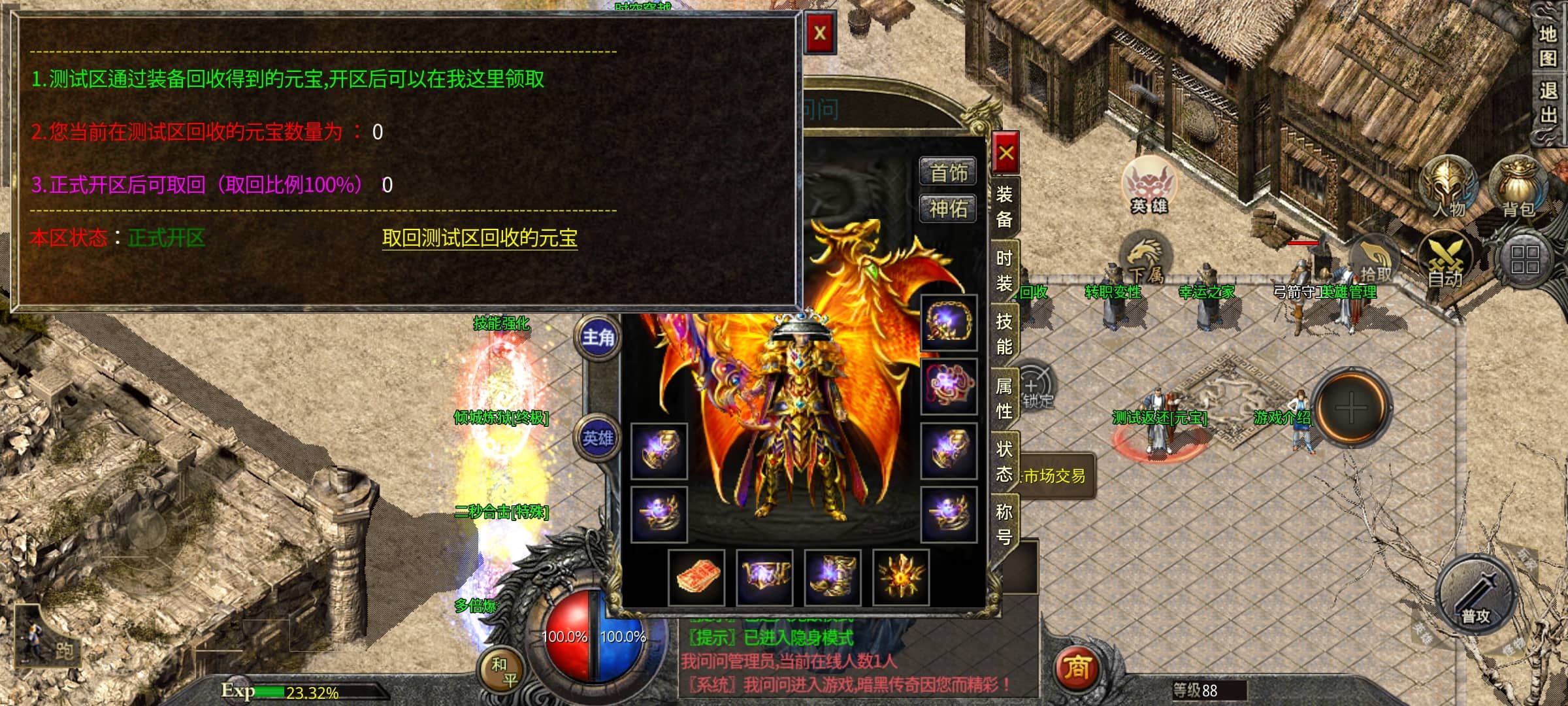This screenshot has height=706, width=1568.
Task: Switch to the 时装 costume tab
Action: tap(1004, 271)
